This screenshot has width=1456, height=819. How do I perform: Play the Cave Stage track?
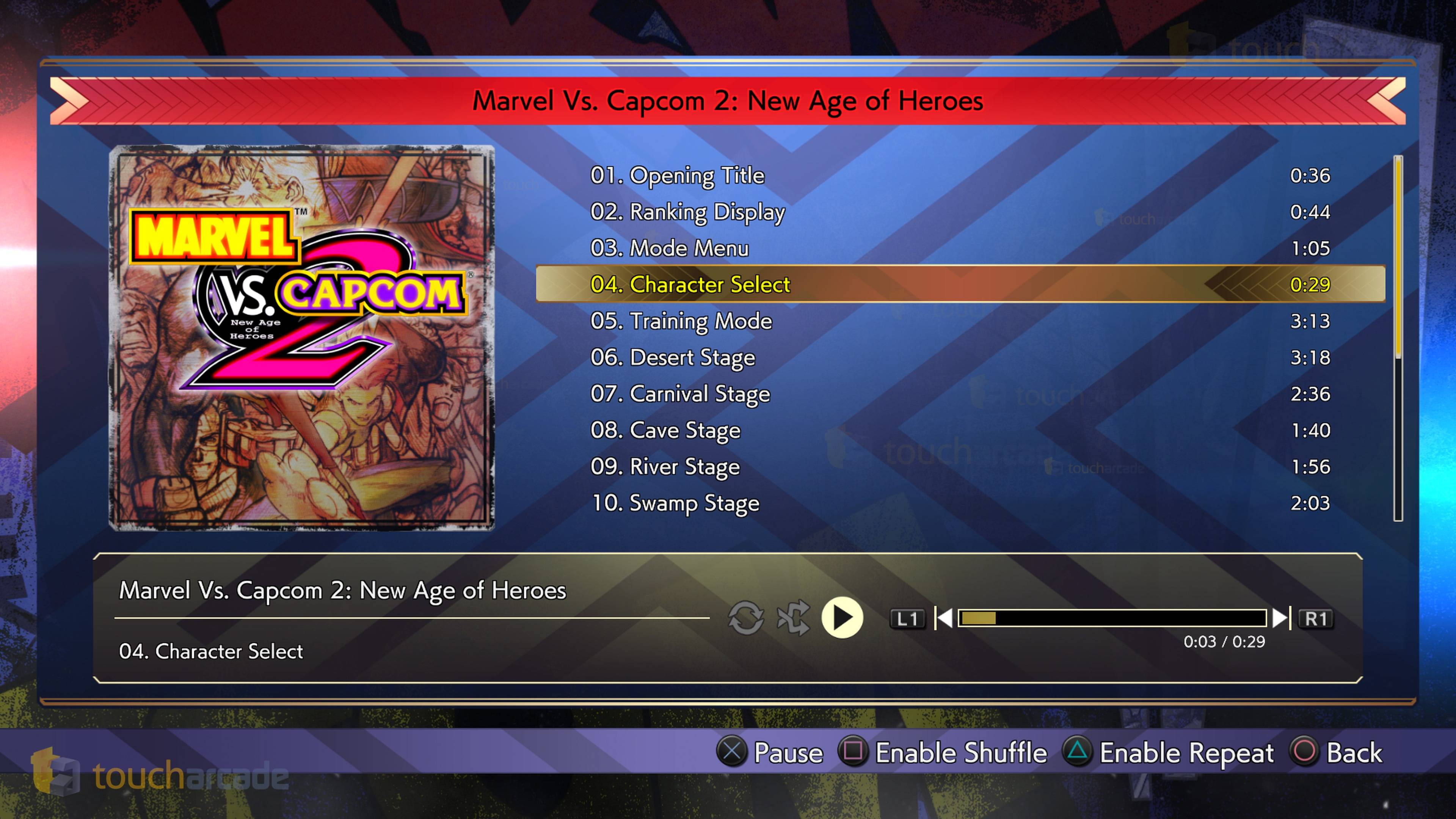click(x=665, y=430)
